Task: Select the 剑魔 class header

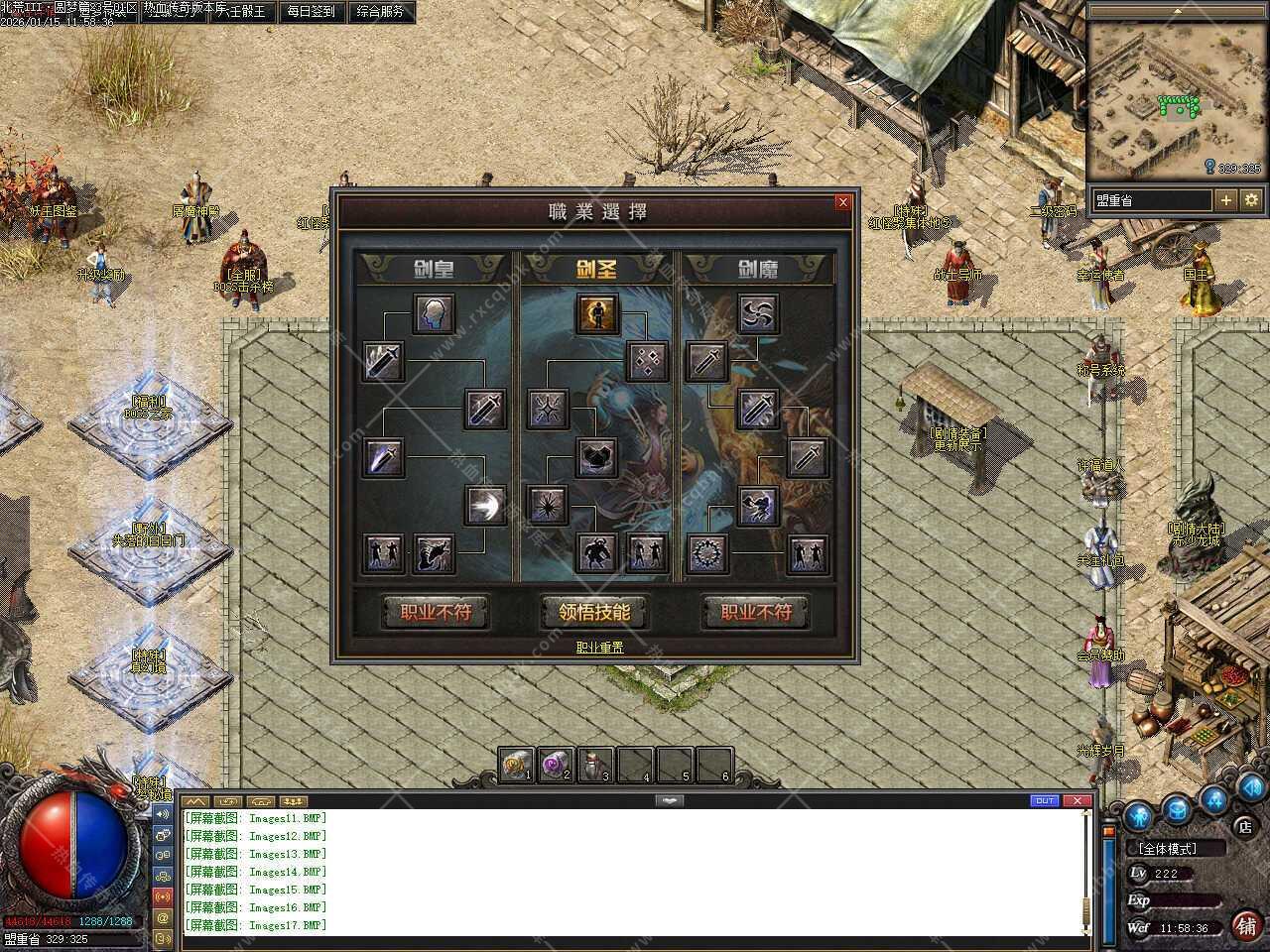Action: click(758, 268)
